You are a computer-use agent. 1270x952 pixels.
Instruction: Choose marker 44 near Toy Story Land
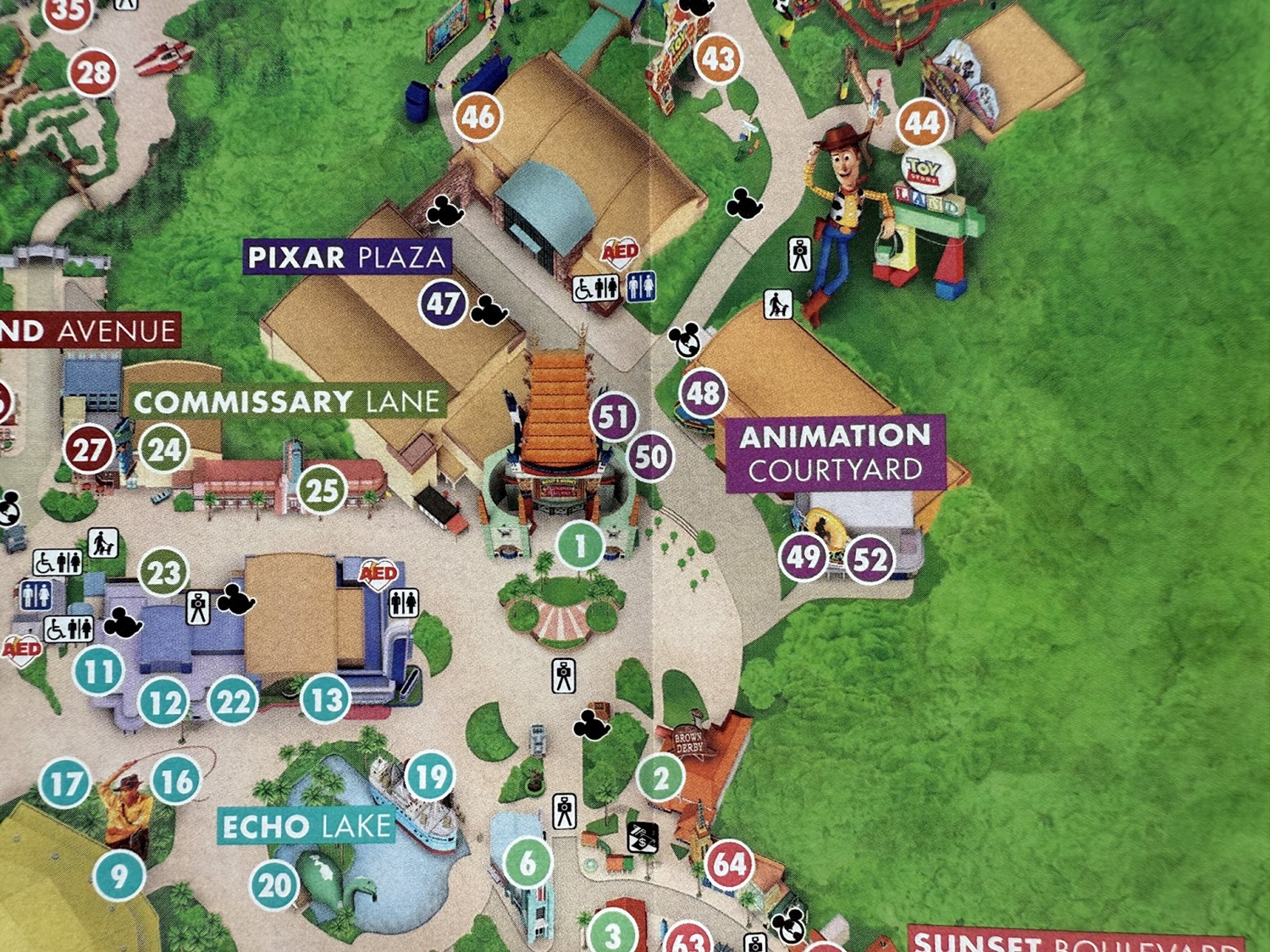point(922,124)
